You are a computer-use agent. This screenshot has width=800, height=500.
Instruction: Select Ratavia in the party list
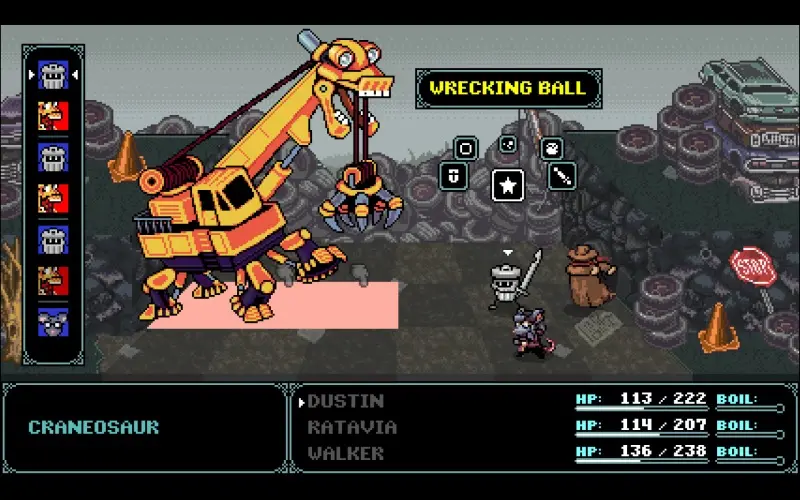[352, 427]
